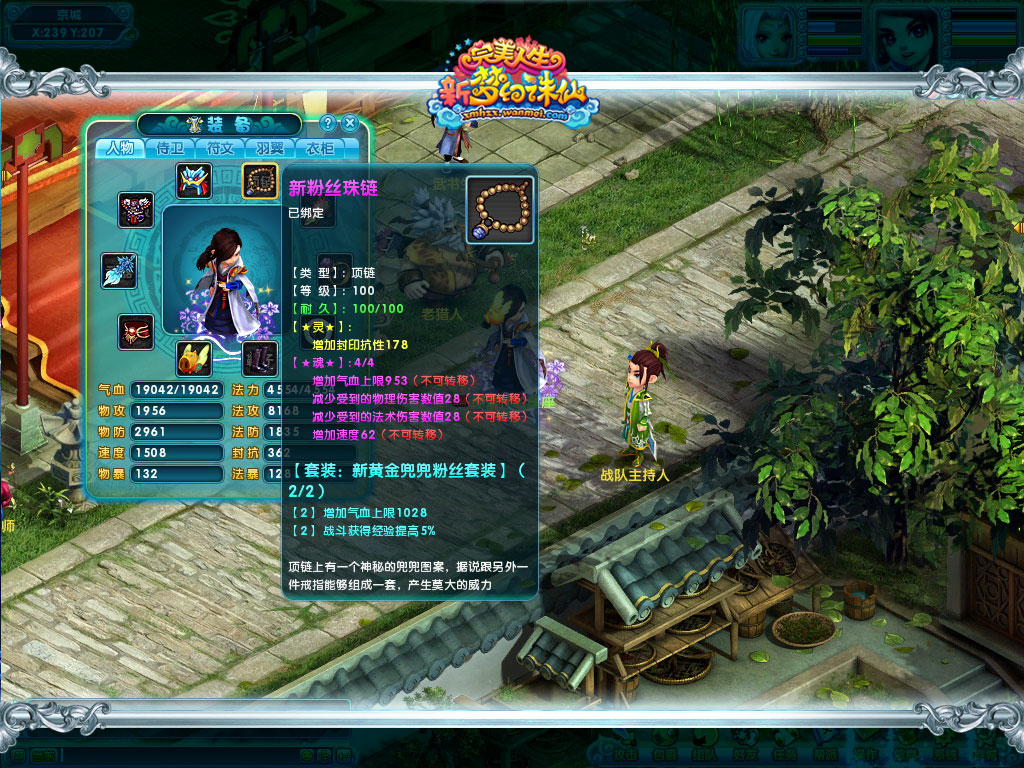The height and width of the screenshot is (768, 1024).
Task: Select the purple boots equipment slot
Action: pos(260,358)
